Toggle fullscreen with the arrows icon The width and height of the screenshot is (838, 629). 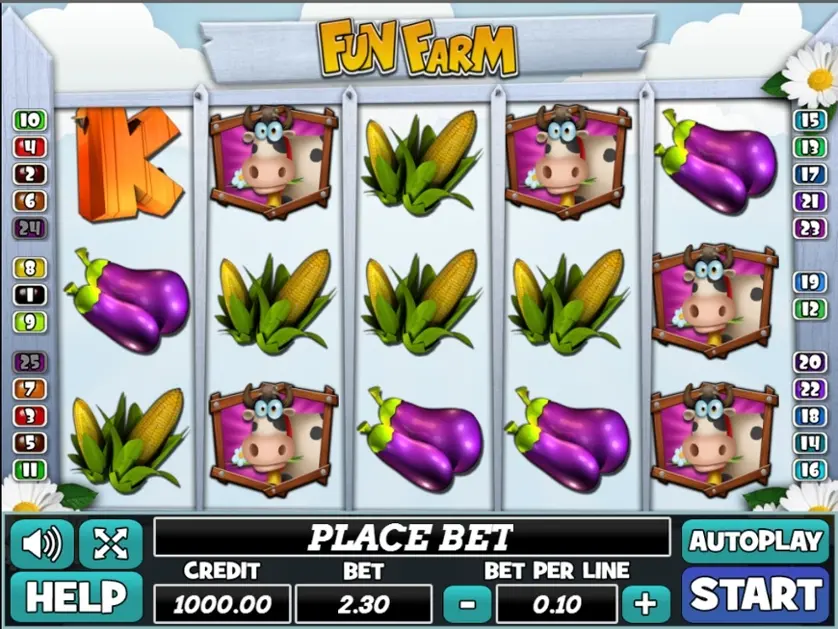(110, 543)
